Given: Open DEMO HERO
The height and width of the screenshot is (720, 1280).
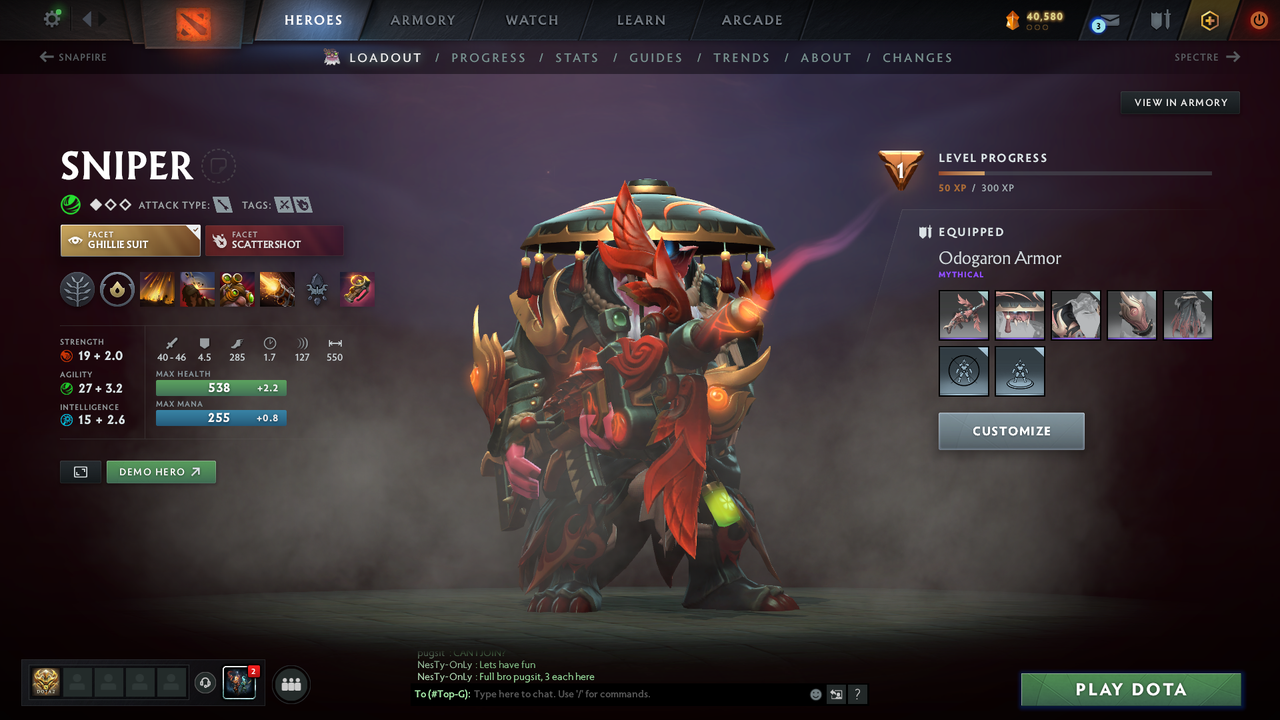Looking at the screenshot, I should point(160,471).
